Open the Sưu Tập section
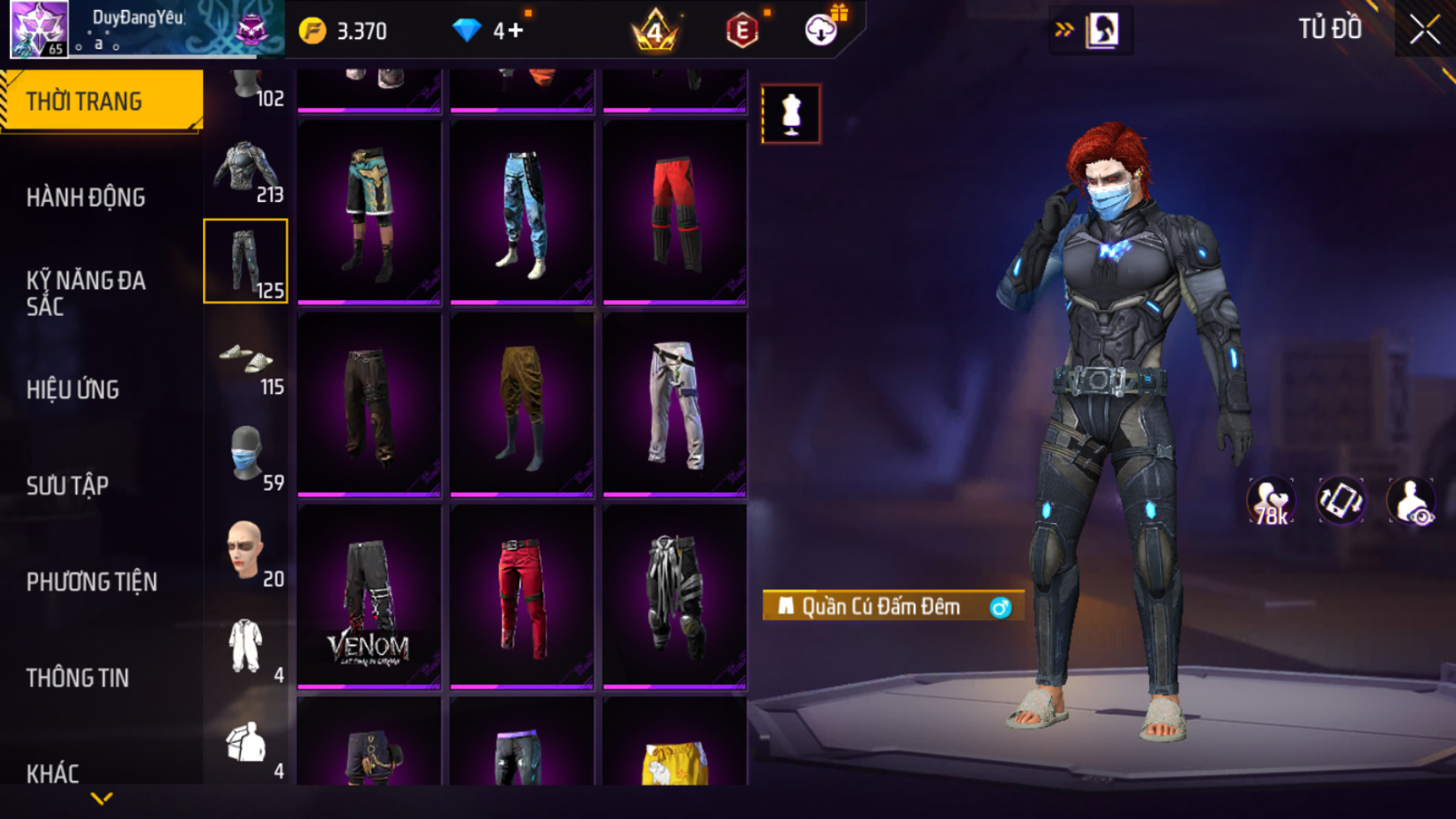 coord(67,486)
